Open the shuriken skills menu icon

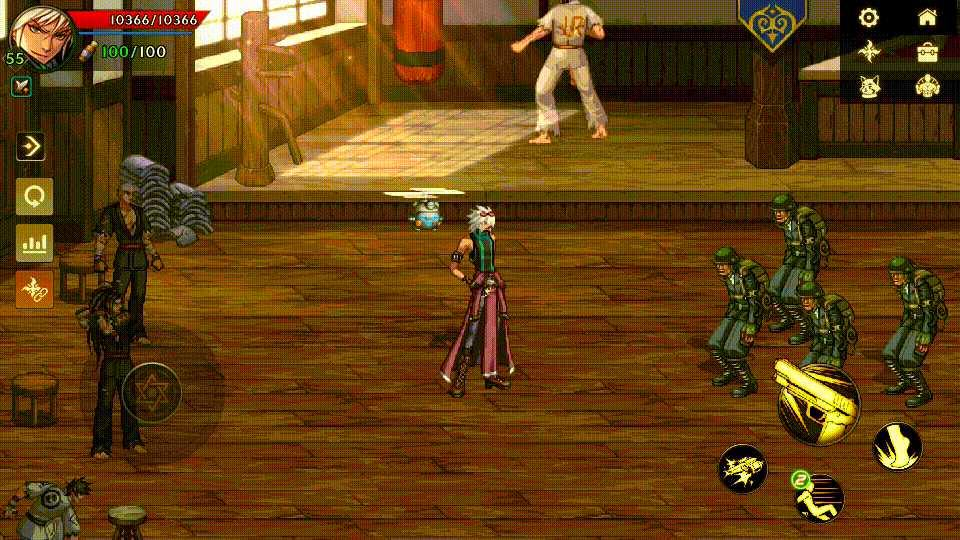(x=869, y=51)
